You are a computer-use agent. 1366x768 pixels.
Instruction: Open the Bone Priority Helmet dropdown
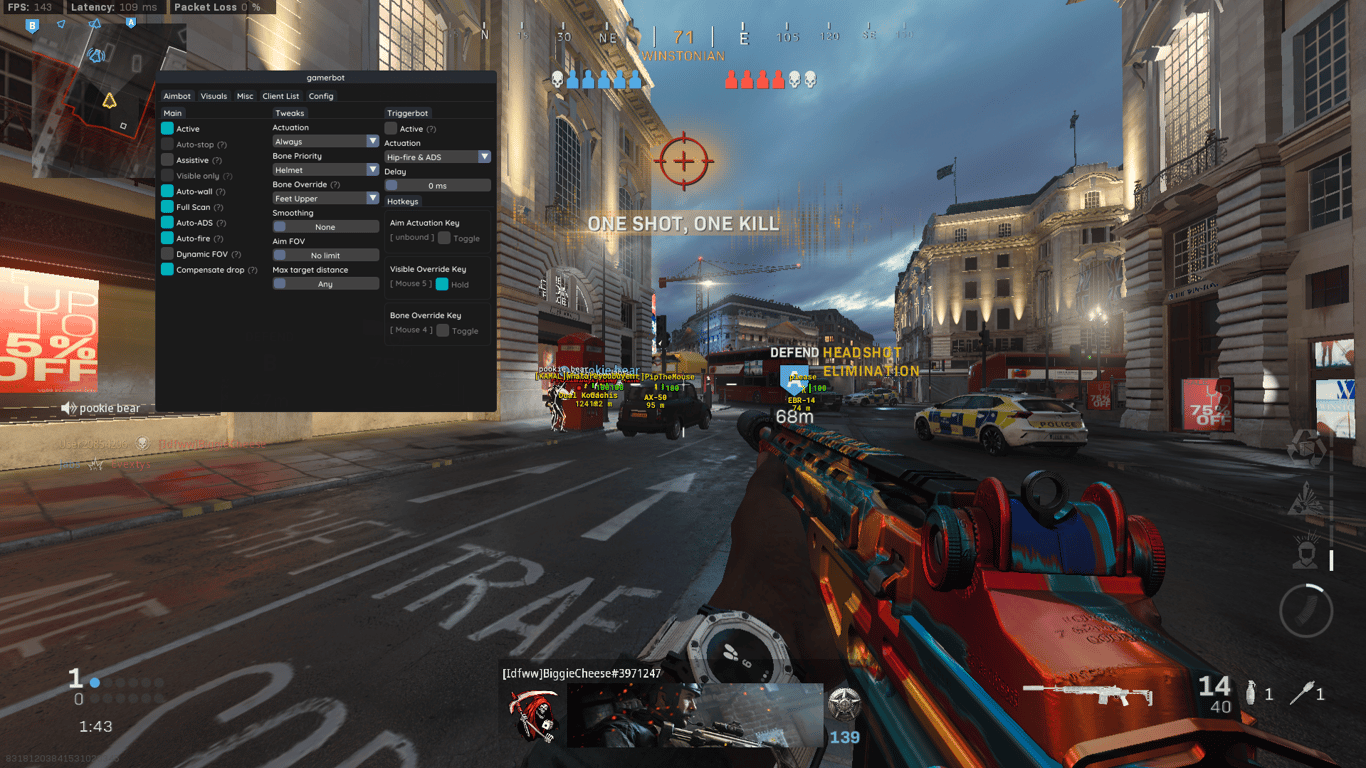325,170
